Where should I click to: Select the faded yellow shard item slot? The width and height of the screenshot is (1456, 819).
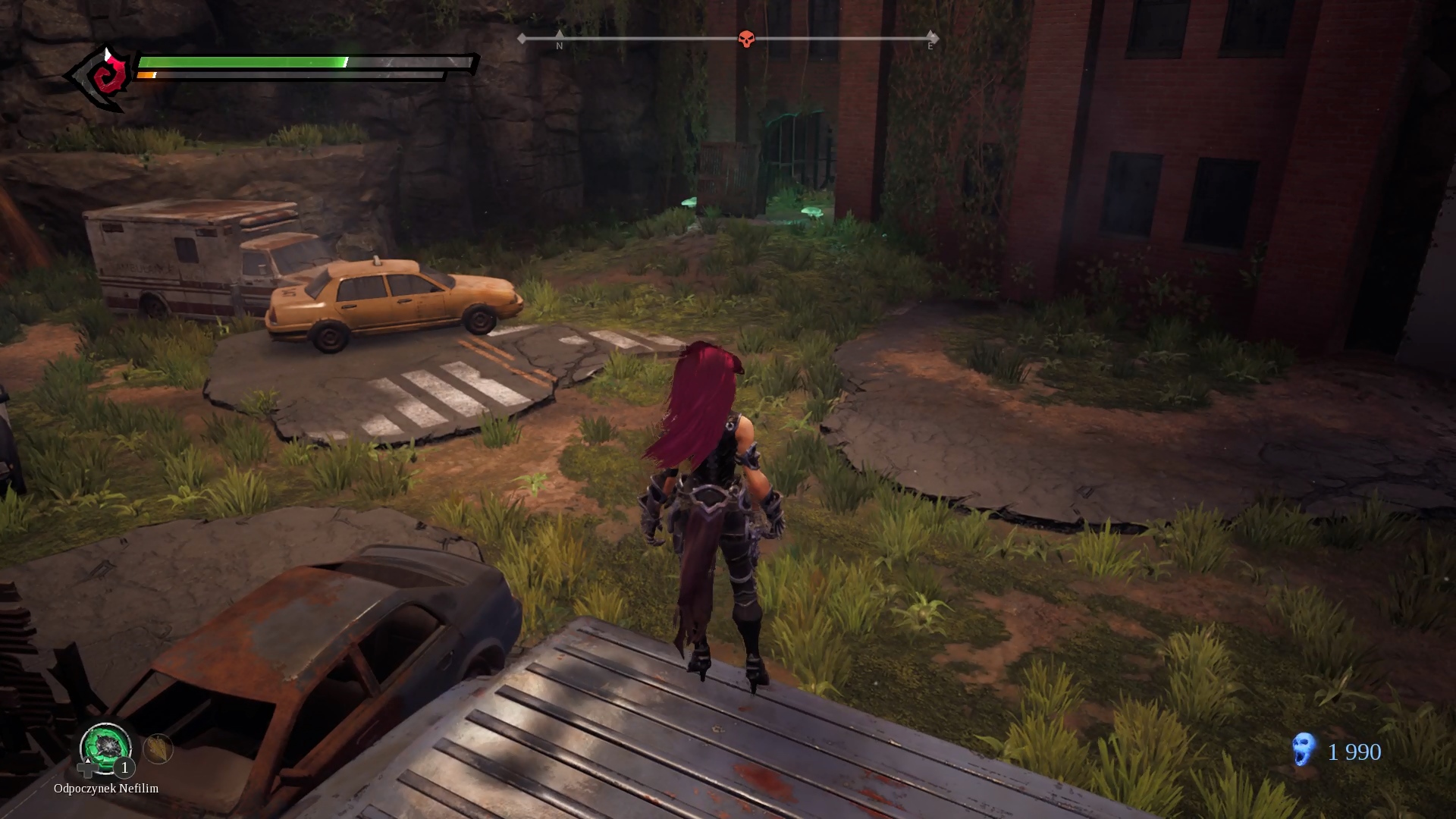pyautogui.click(x=158, y=749)
